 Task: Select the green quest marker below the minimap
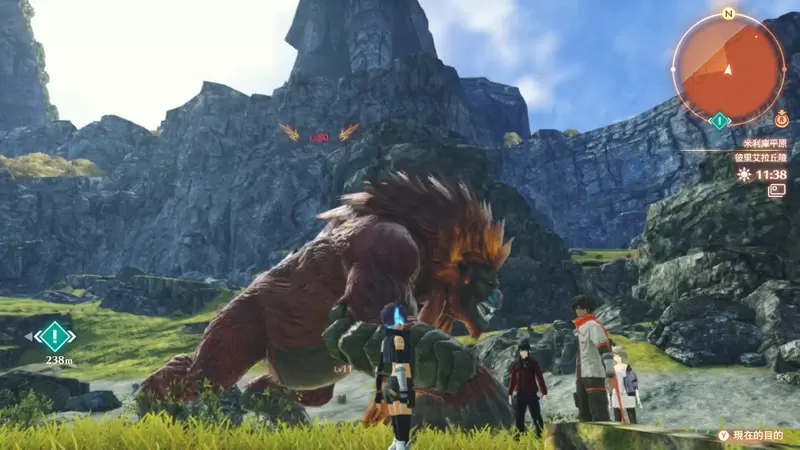(718, 121)
